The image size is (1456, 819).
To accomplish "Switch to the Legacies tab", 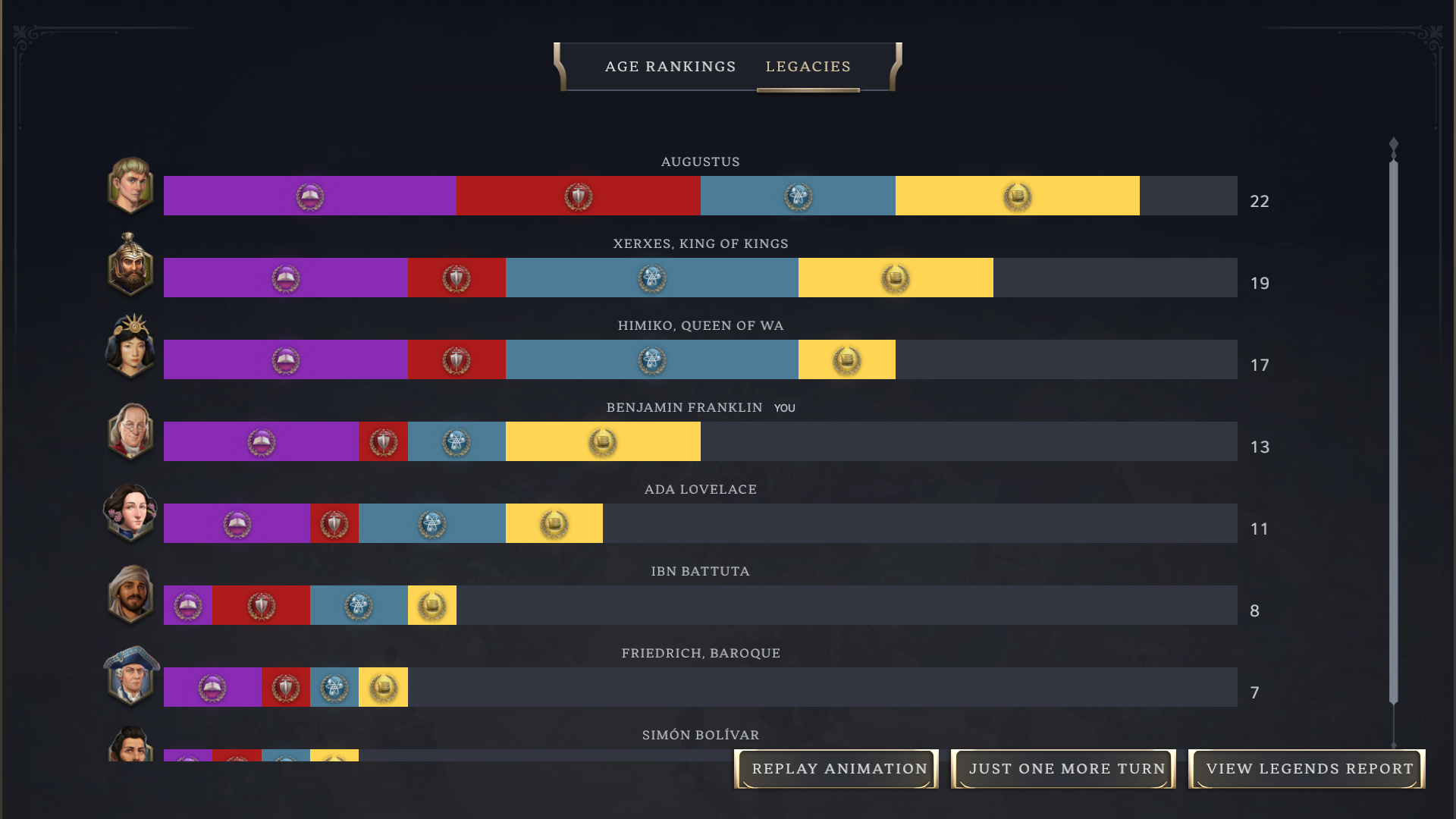I will point(808,67).
